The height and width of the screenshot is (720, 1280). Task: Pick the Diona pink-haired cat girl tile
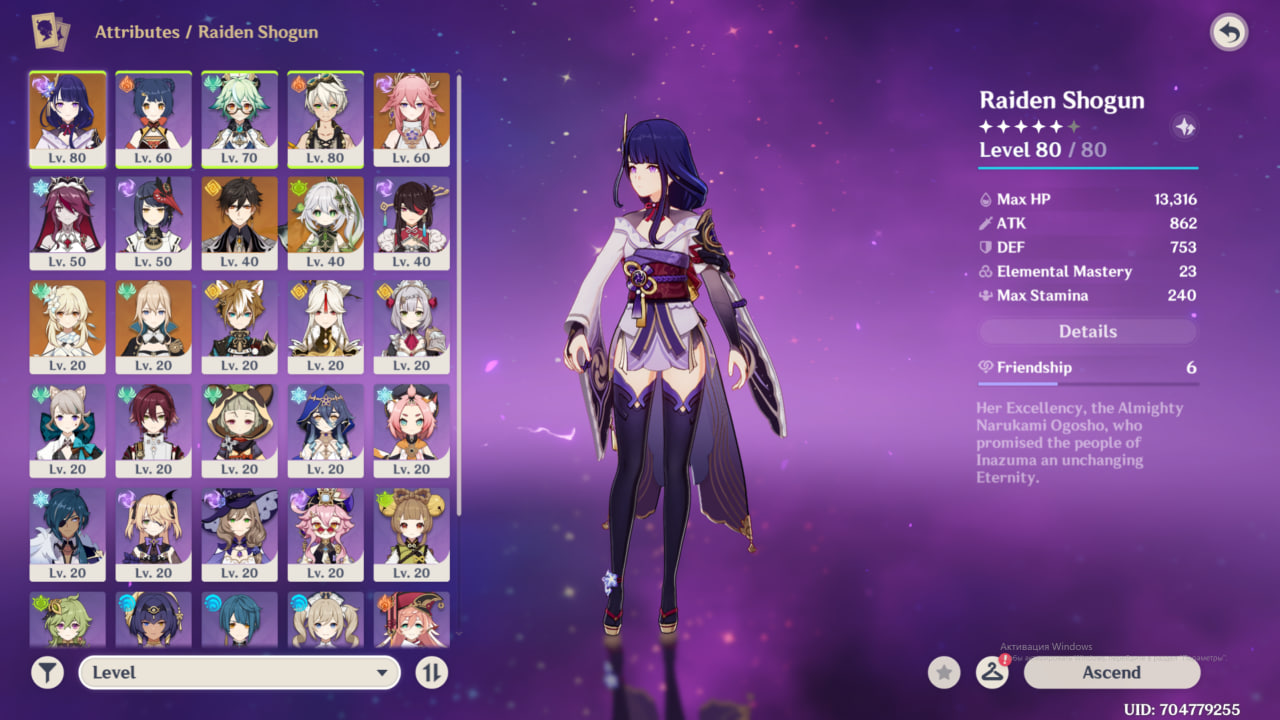[411, 431]
